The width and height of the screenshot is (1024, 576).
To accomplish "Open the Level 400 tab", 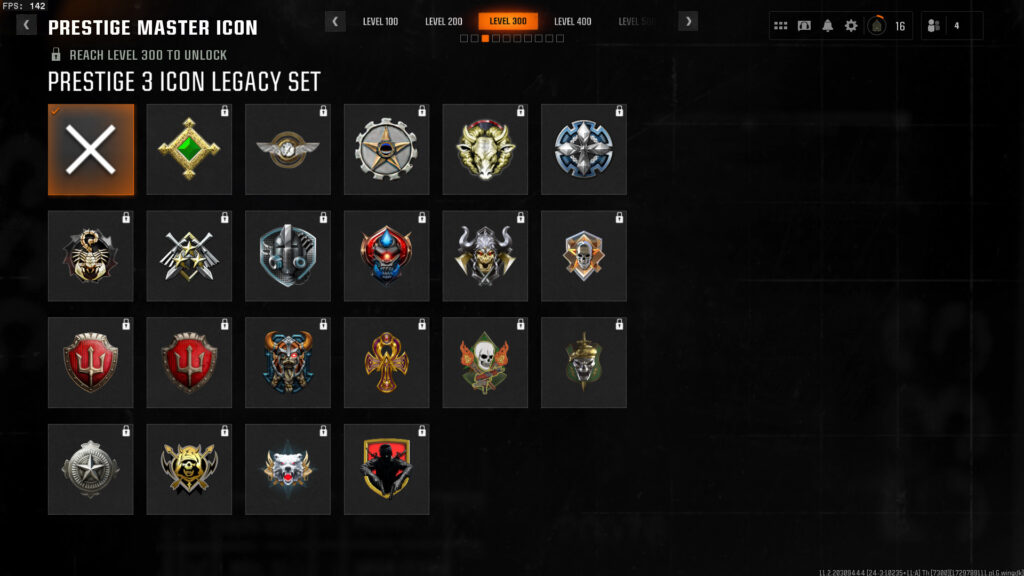I will 572,21.
